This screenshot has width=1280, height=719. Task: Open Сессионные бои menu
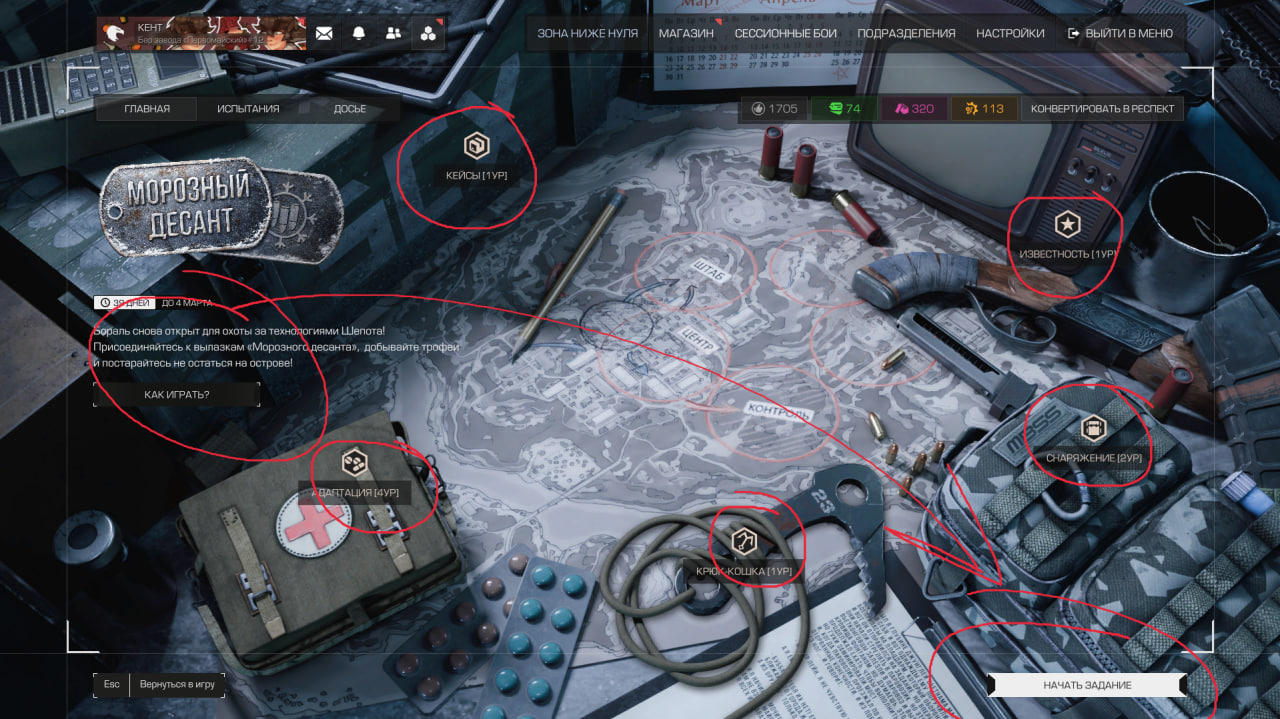[785, 33]
